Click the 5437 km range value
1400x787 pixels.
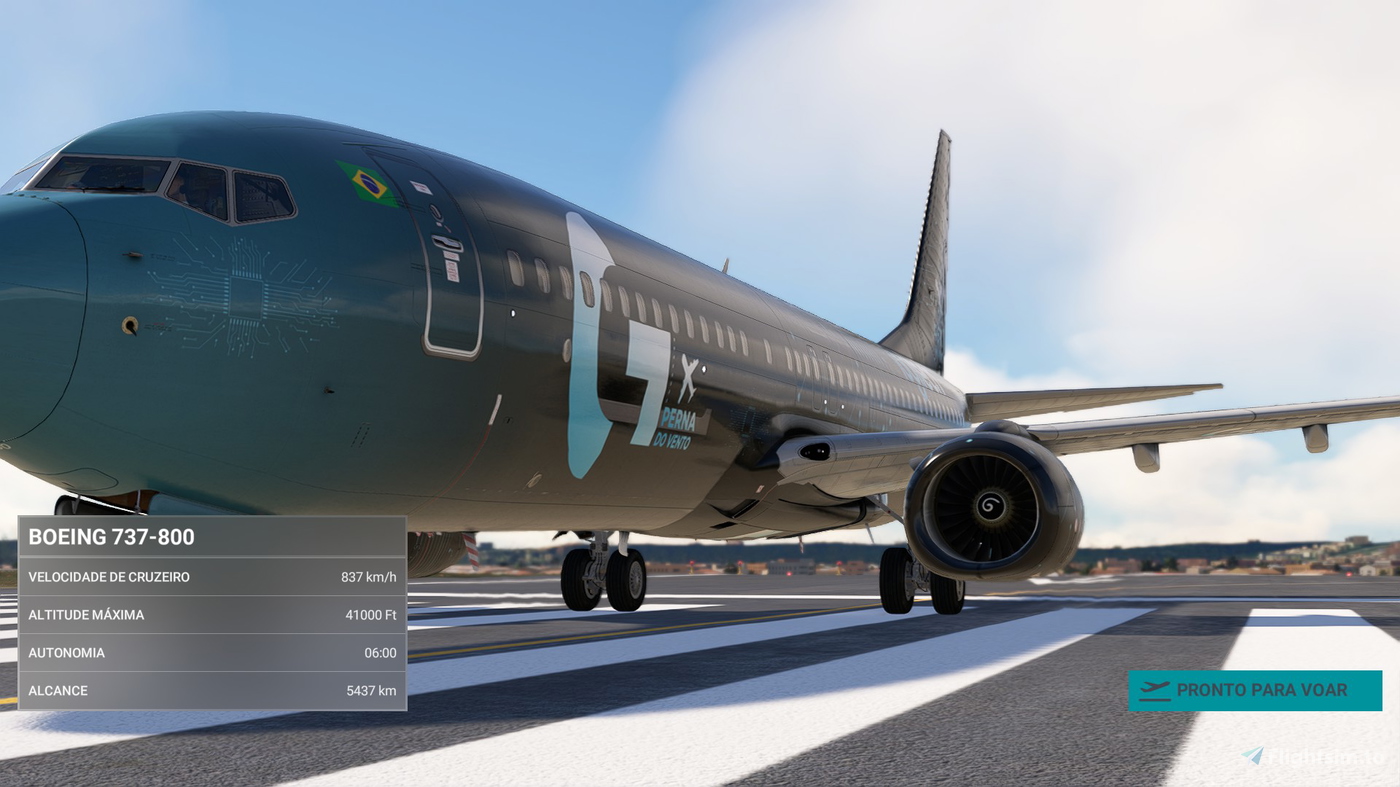371,690
